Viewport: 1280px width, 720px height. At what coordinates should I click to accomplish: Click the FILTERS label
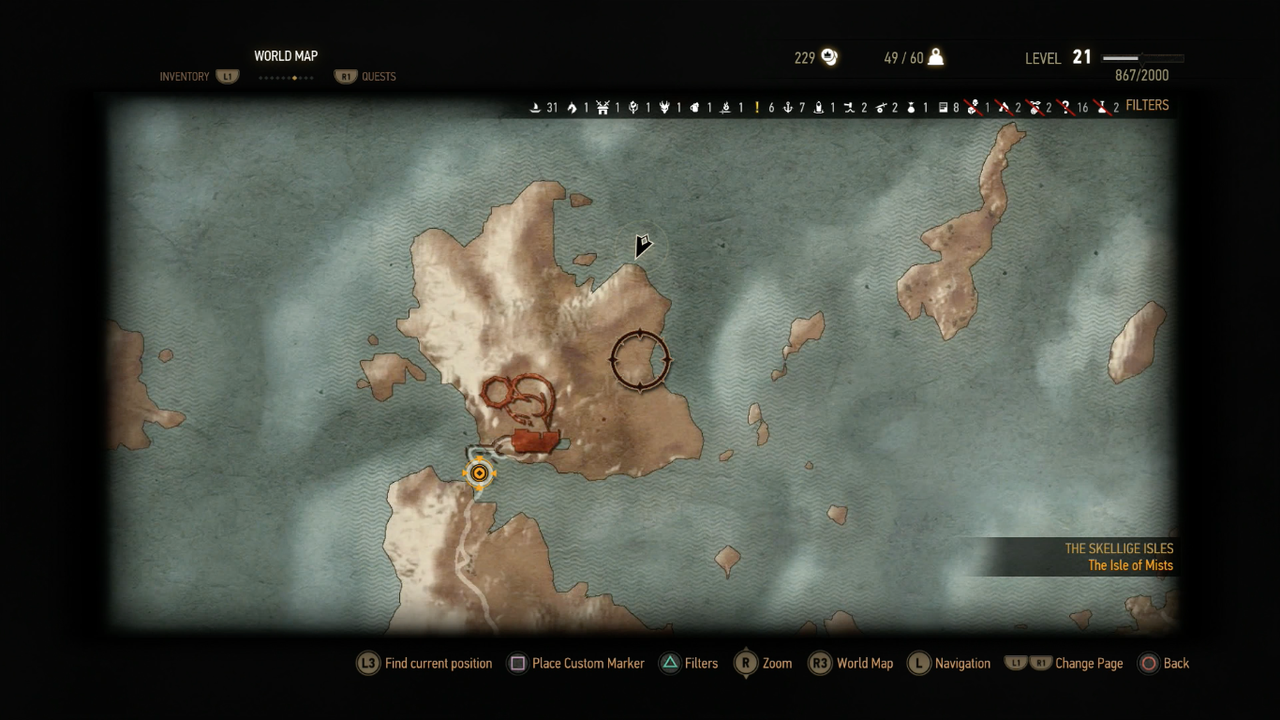click(1147, 105)
